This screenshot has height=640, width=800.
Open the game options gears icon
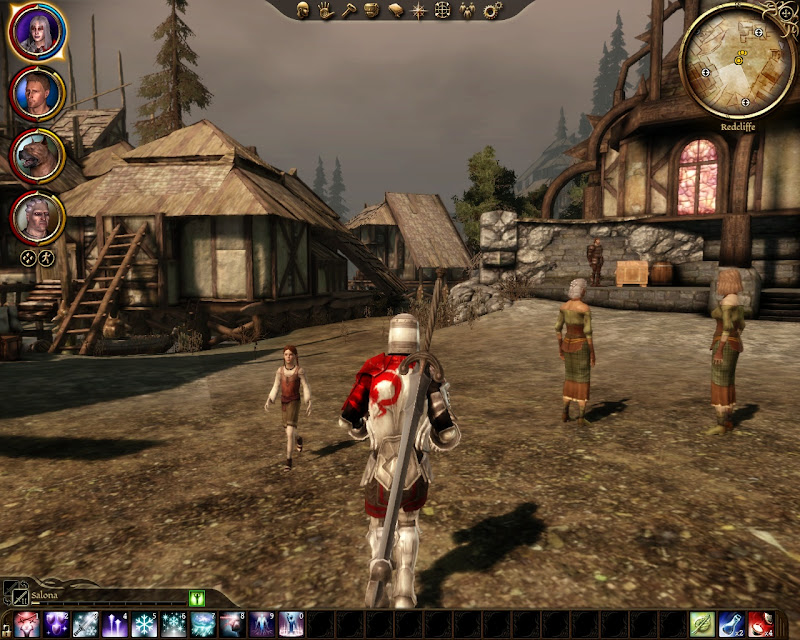[491, 10]
